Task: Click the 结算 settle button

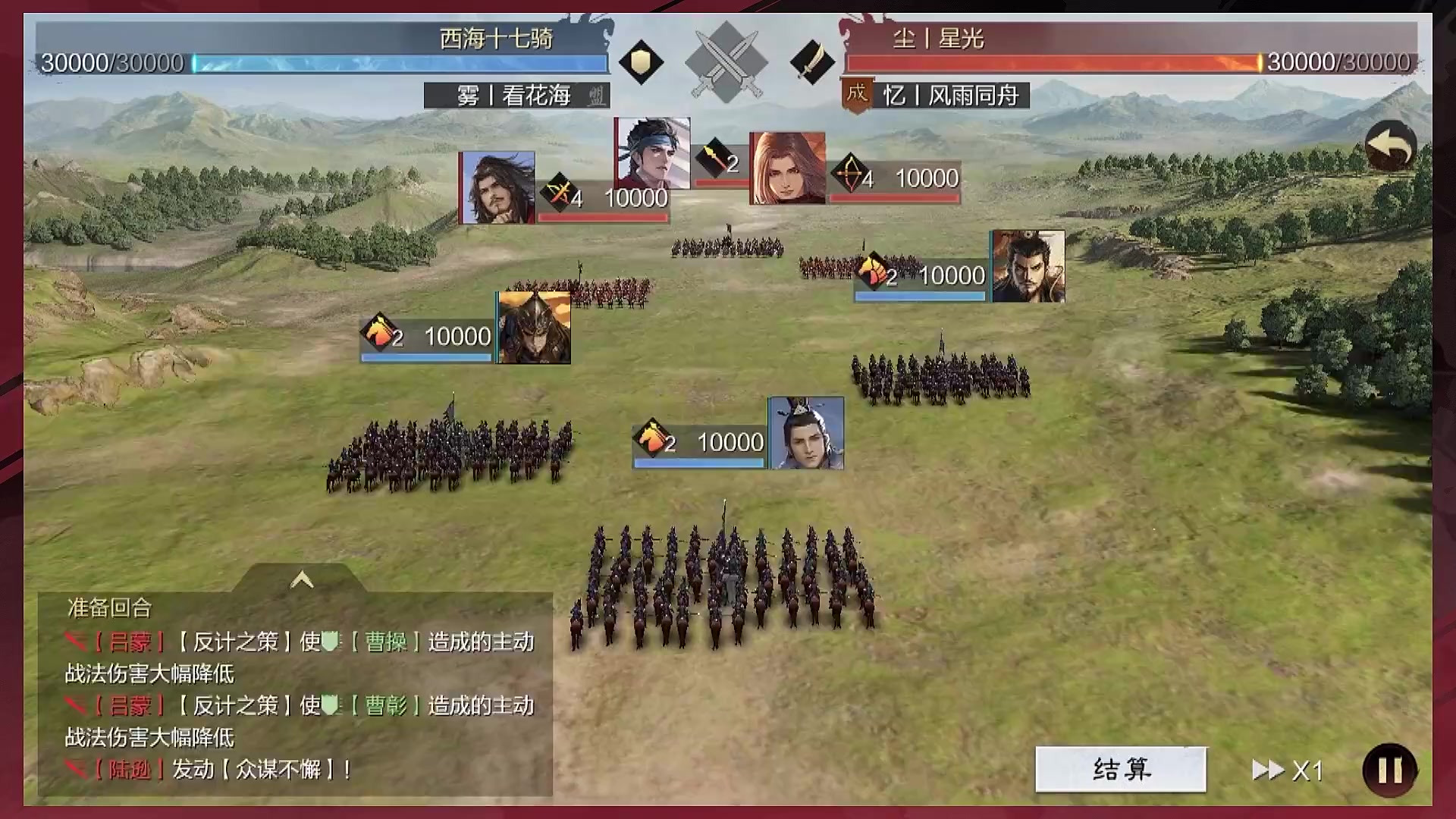Action: tap(1120, 770)
